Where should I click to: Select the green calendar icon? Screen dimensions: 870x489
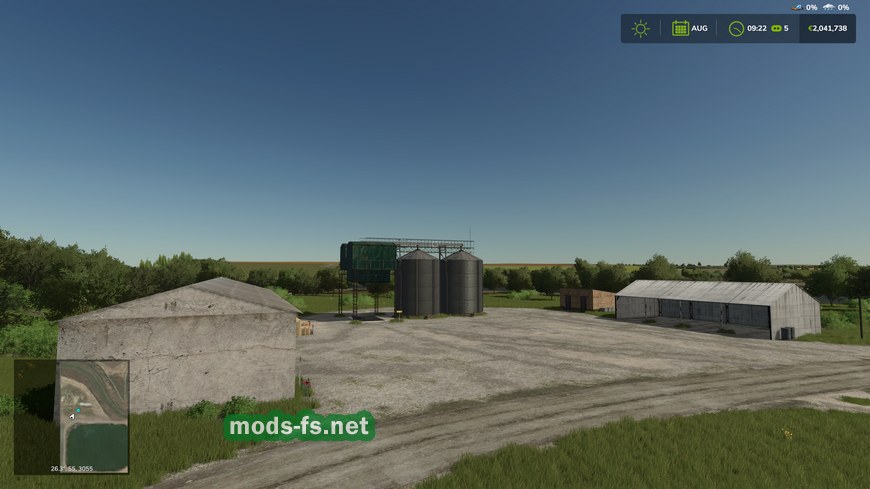click(680, 28)
